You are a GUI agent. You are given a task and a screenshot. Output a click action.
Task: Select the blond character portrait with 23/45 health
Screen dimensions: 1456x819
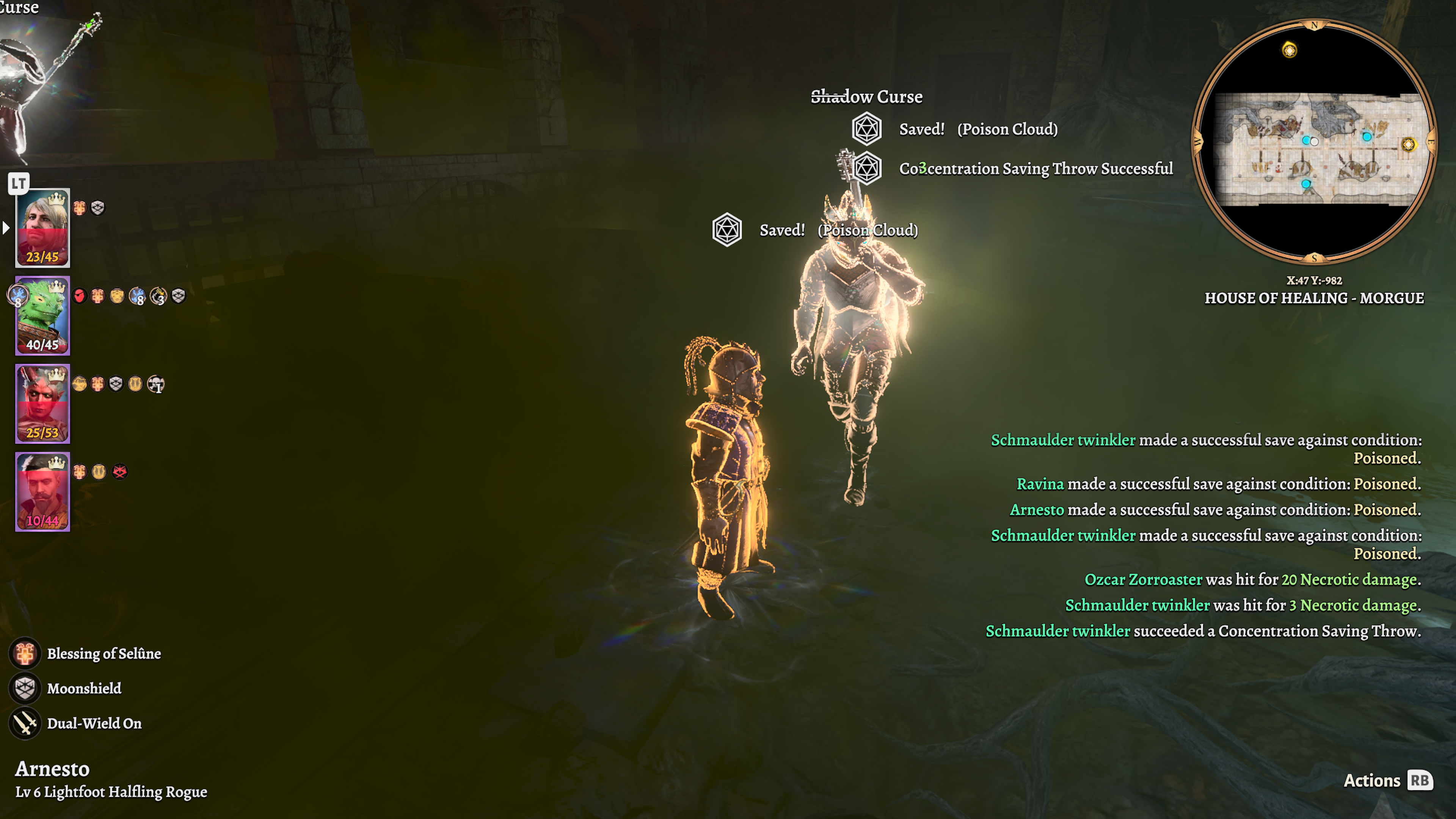point(42,227)
